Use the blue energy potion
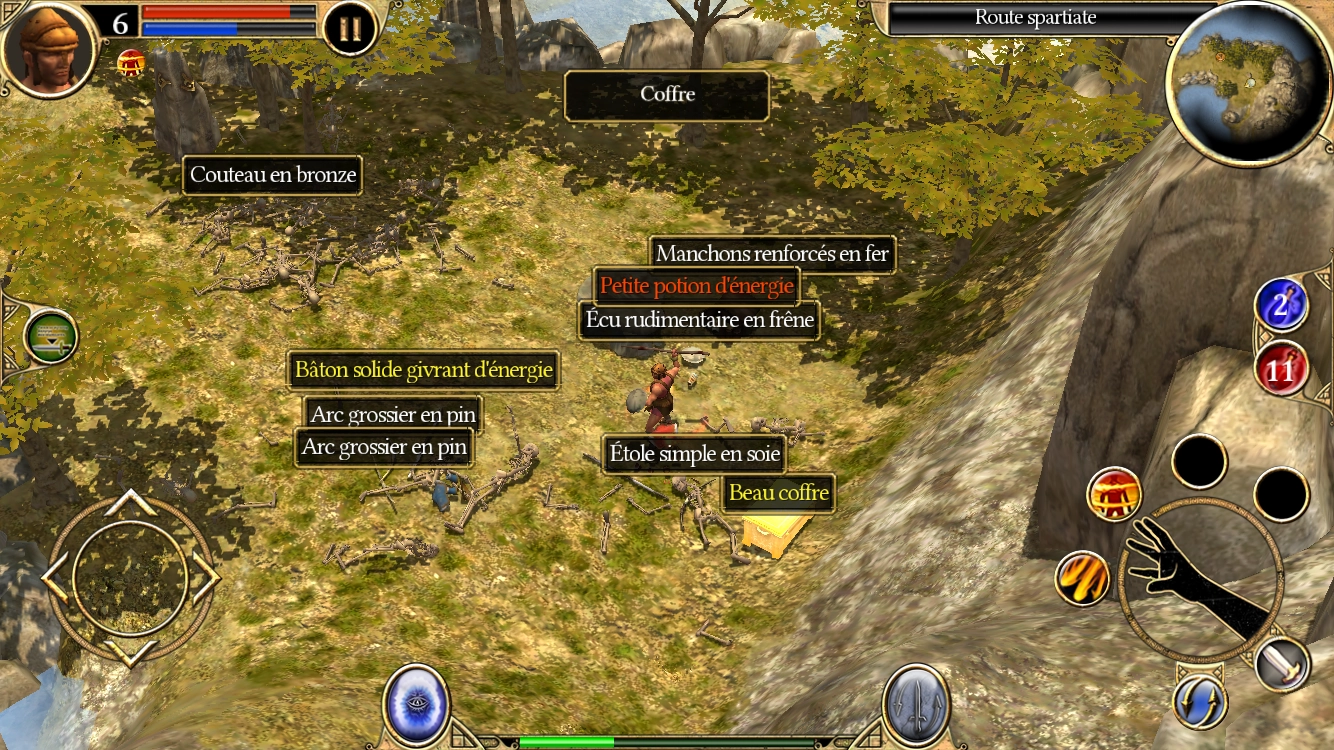Image resolution: width=1334 pixels, height=750 pixels. click(x=1281, y=305)
